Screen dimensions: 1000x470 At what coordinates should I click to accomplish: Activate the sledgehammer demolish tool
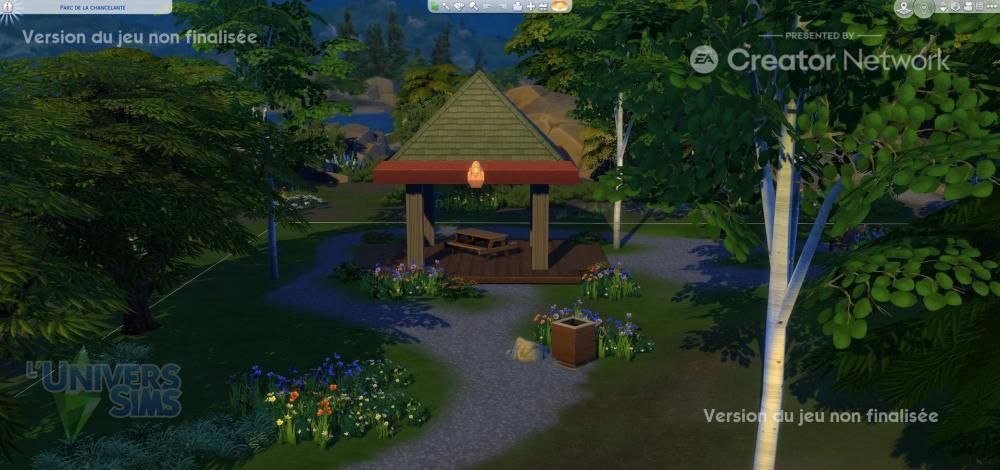[x=473, y=6]
